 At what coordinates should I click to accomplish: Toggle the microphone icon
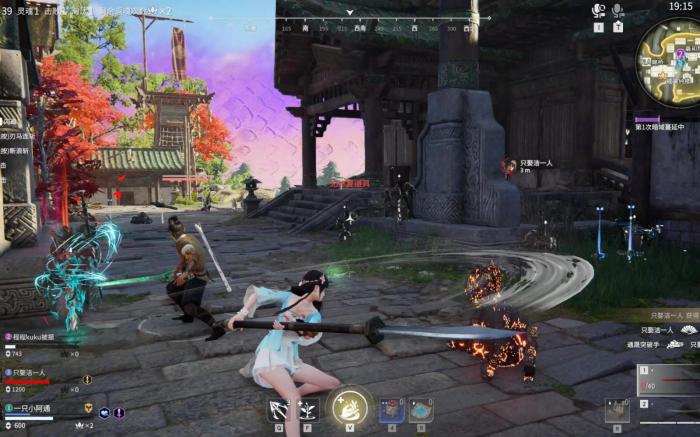click(x=618, y=11)
